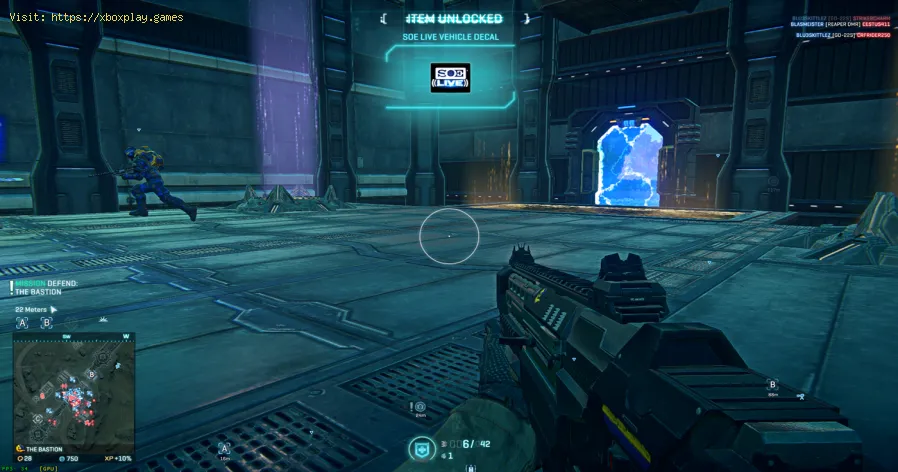
Task: Select the kill feed in top-right corner
Action: 842,26
